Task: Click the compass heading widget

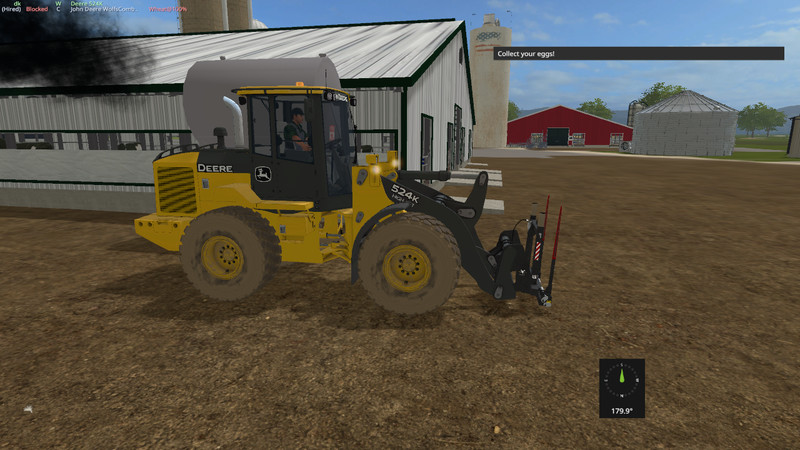Action: pyautogui.click(x=621, y=388)
